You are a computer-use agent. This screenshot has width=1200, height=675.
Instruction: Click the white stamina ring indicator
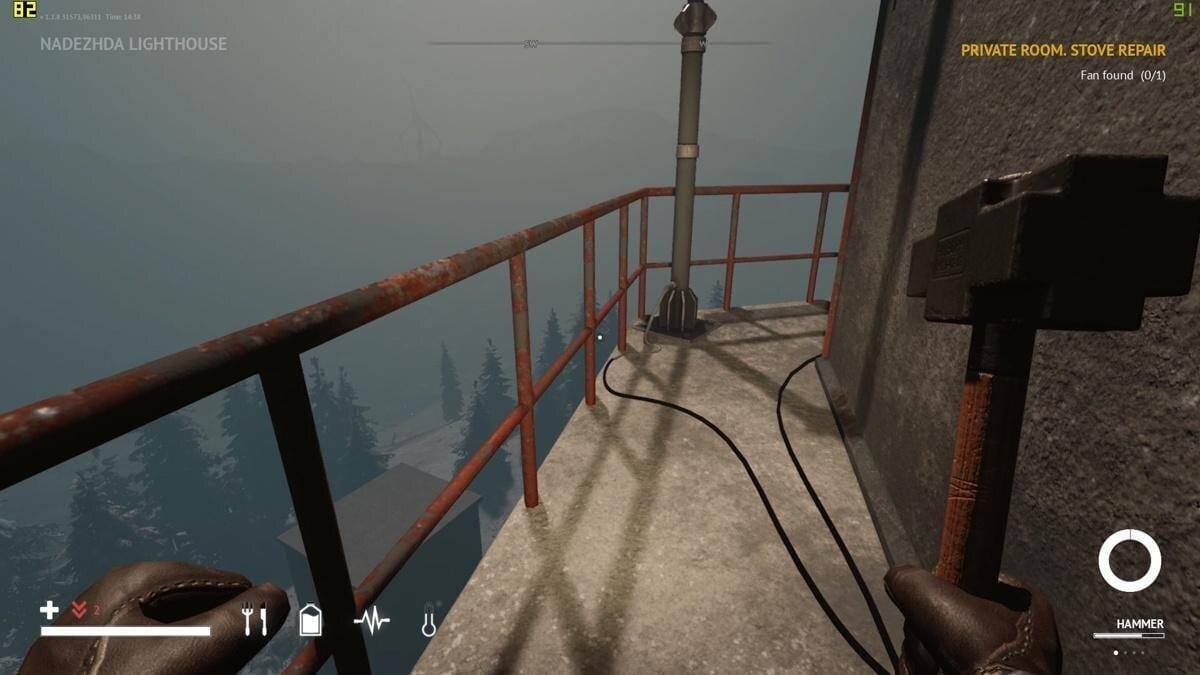click(x=1129, y=561)
